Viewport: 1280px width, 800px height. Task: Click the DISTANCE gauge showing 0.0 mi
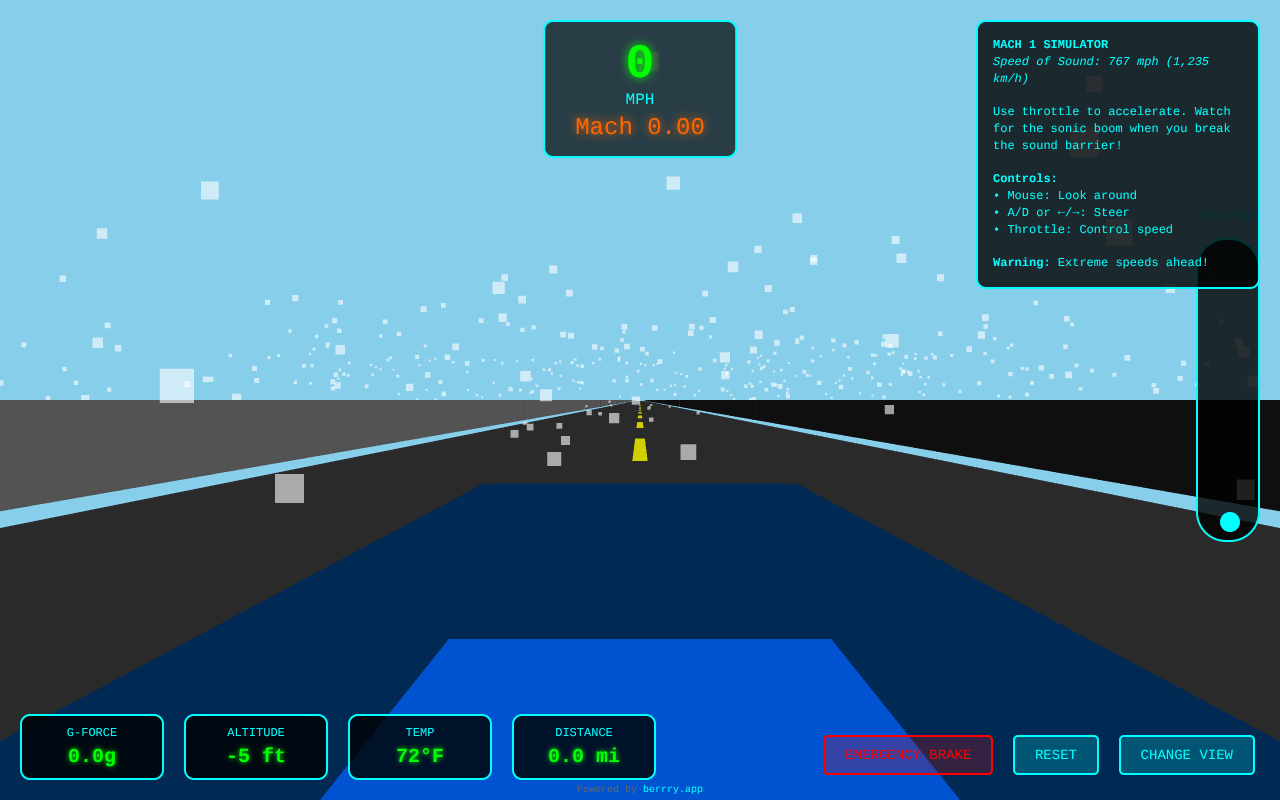point(584,746)
